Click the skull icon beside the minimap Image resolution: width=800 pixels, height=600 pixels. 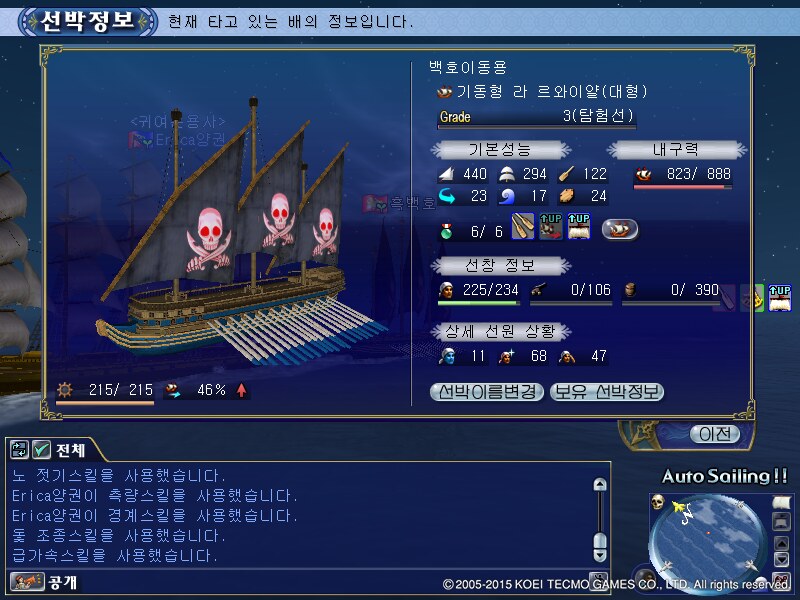click(x=658, y=501)
